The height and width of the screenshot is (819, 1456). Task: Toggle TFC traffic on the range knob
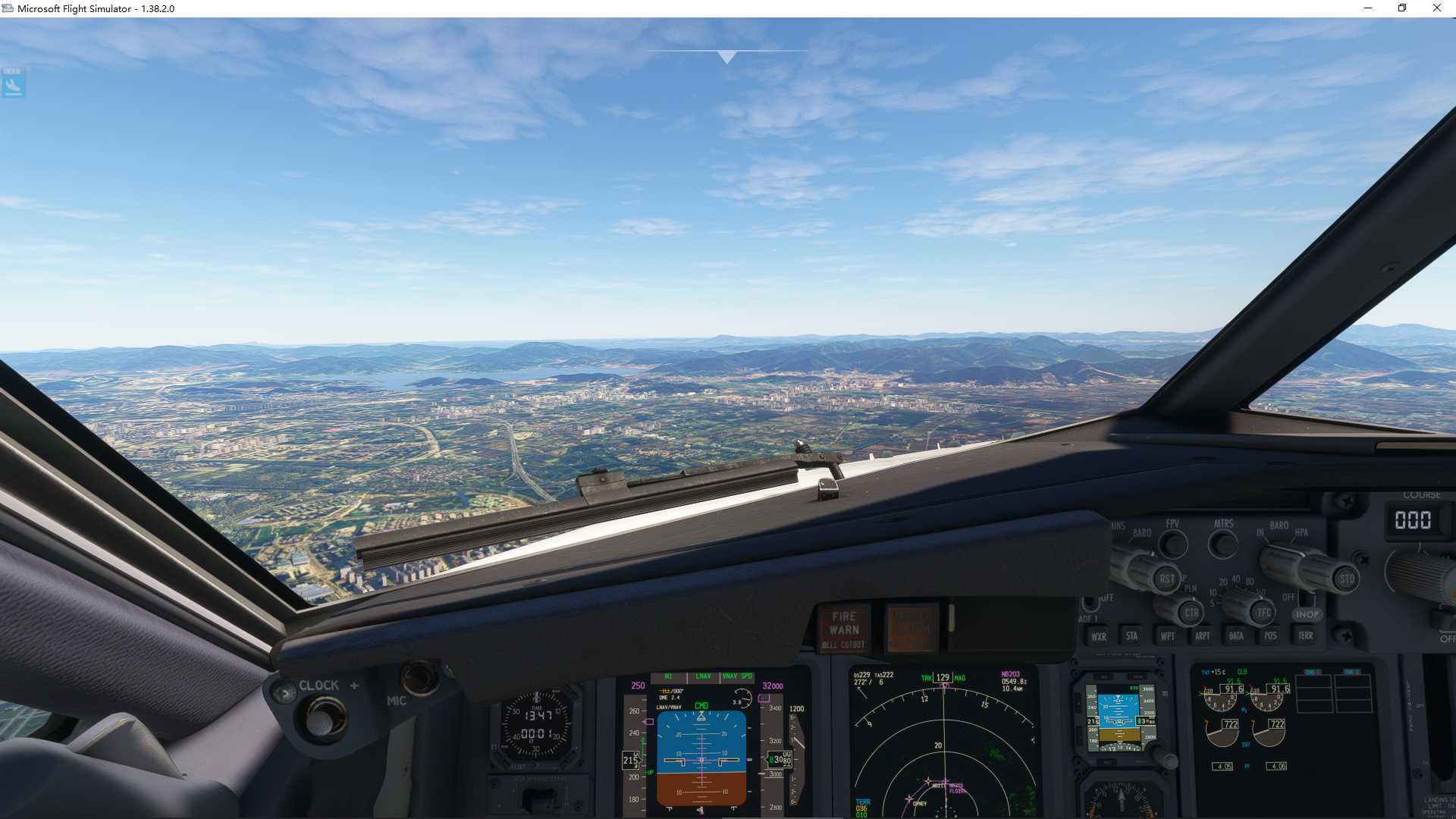tap(1261, 611)
